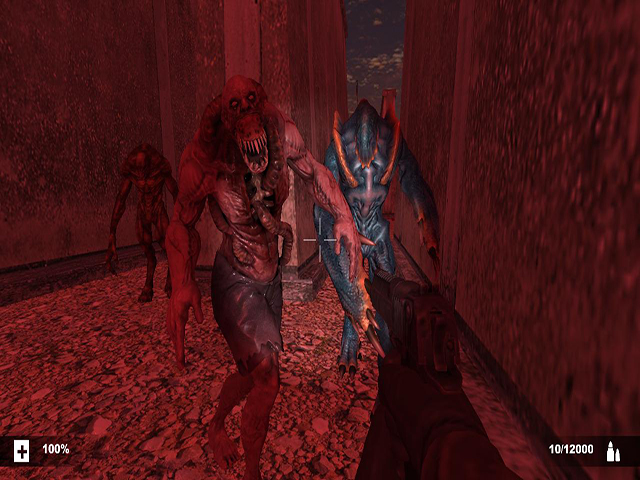Select the bullets ammo icon
The width and height of the screenshot is (640, 480).
coord(613,451)
